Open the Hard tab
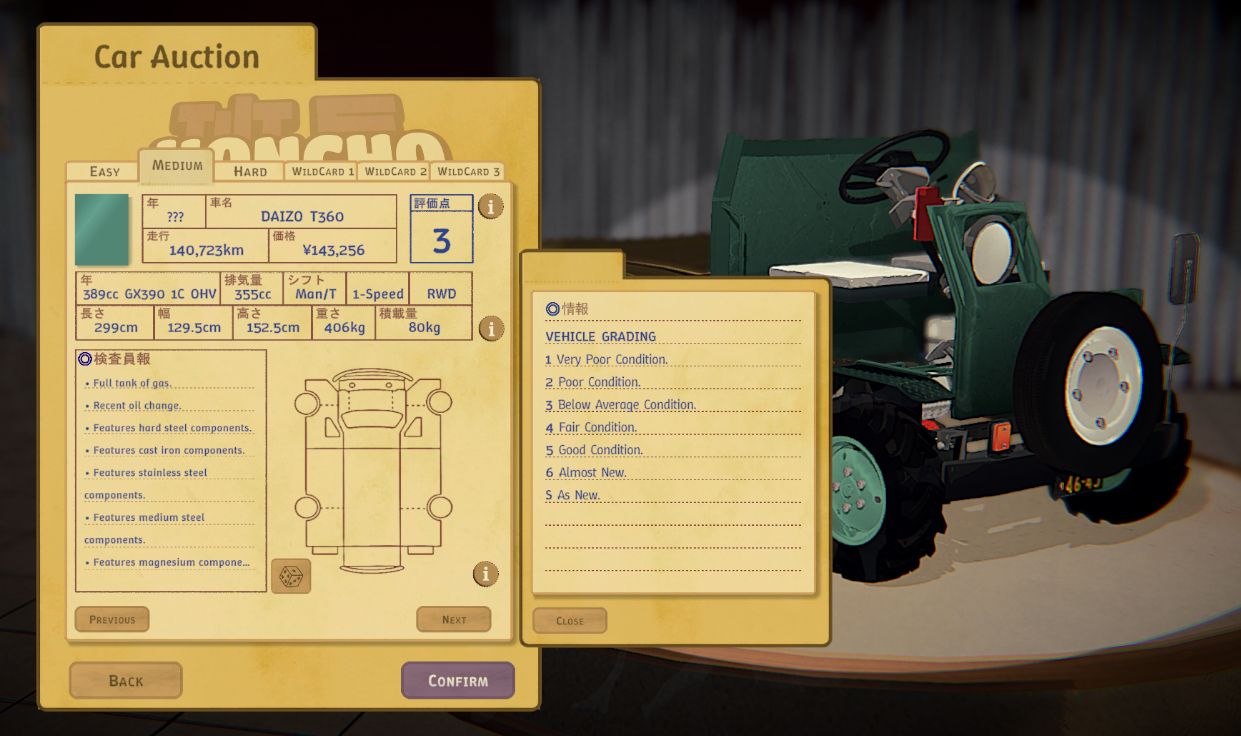Image resolution: width=1241 pixels, height=736 pixels. click(250, 171)
